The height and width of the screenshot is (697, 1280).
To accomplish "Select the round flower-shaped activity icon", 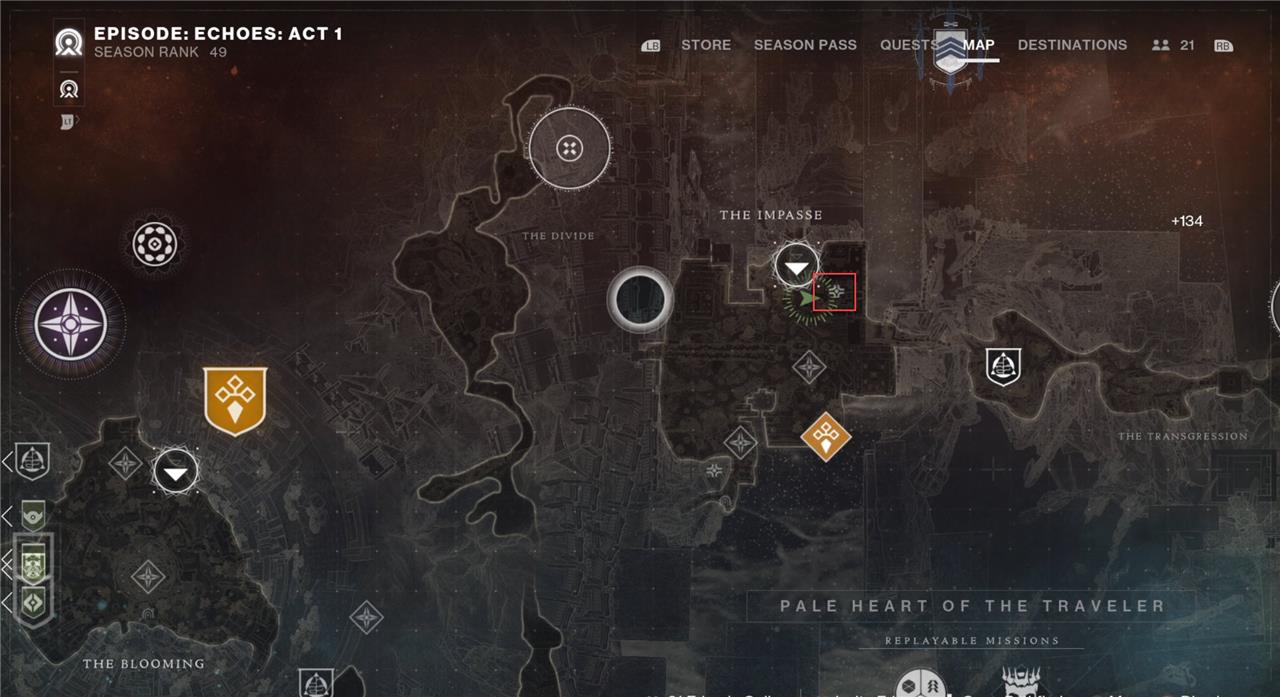I will pyautogui.click(x=155, y=244).
